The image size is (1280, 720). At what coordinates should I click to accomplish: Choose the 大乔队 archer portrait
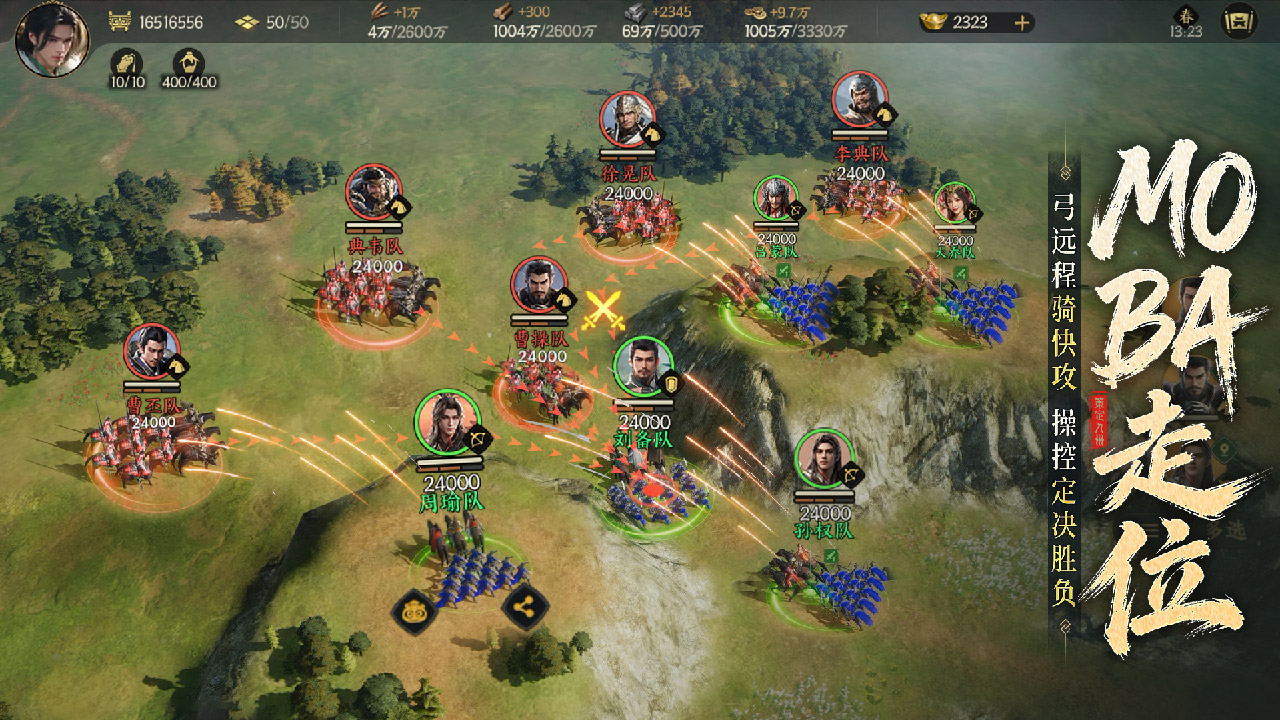[x=954, y=203]
